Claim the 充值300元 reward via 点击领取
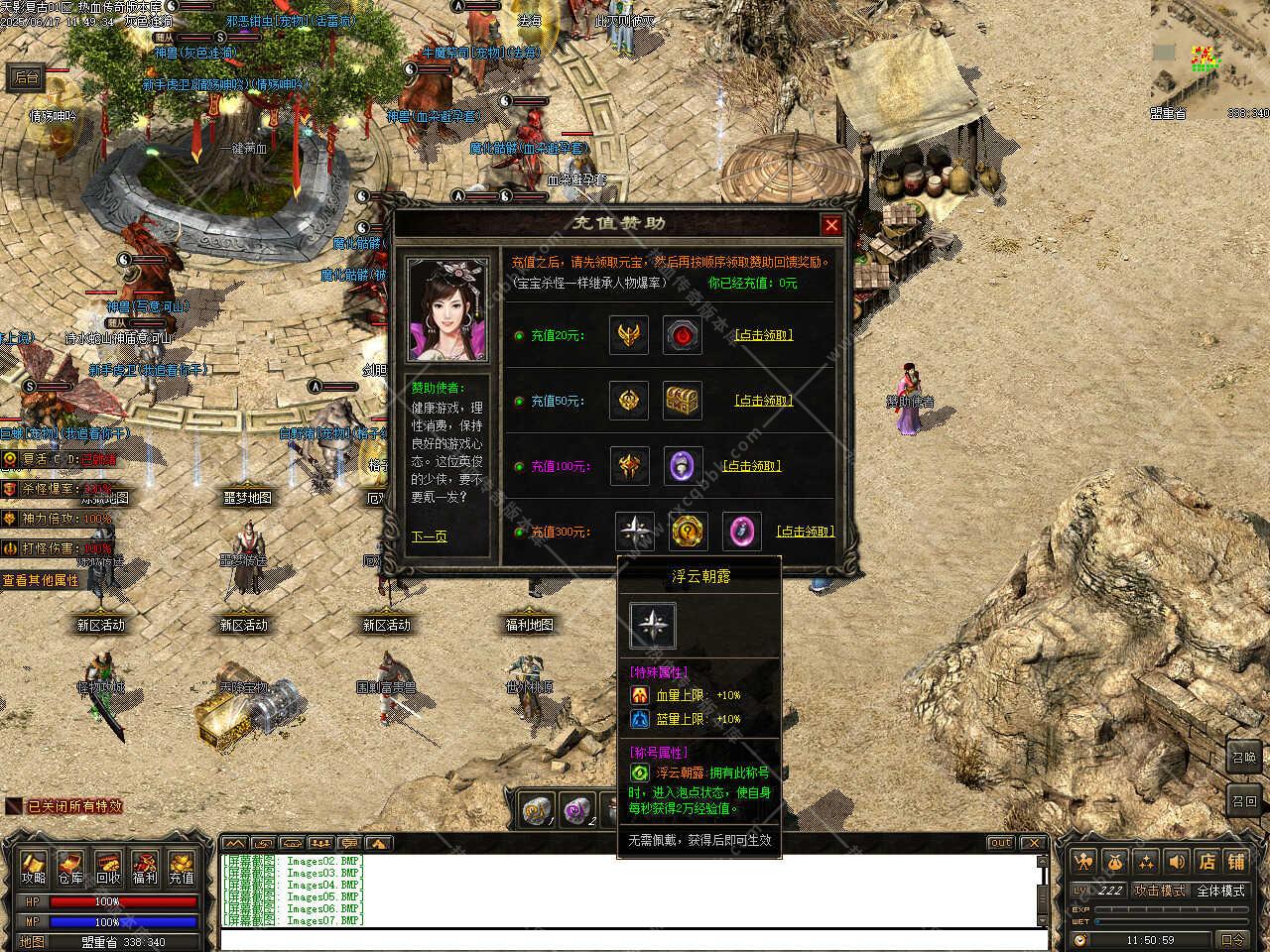Screen dimensions: 1270x952 (x=805, y=532)
